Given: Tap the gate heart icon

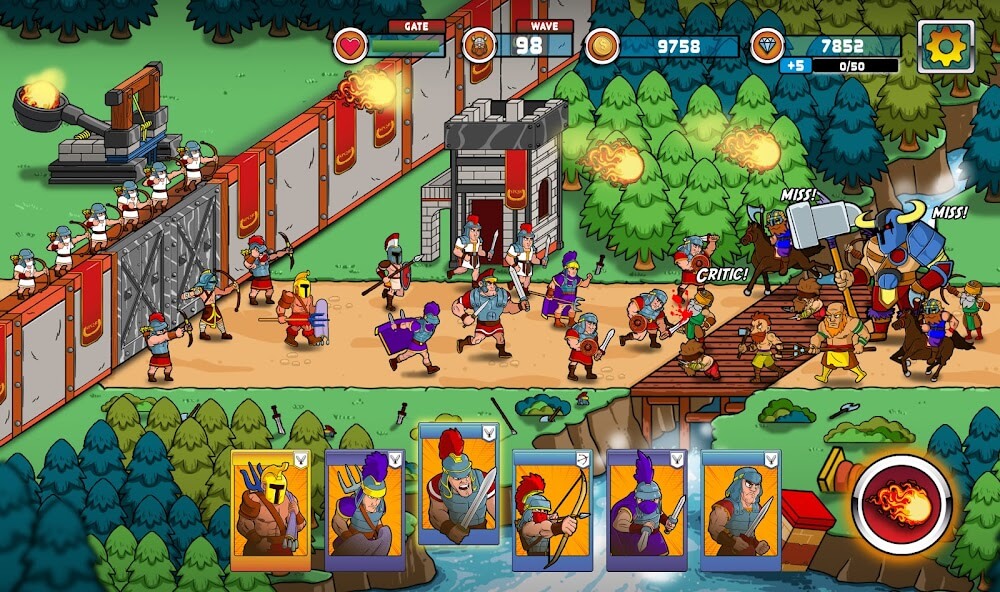Looking at the screenshot, I should coord(351,46).
